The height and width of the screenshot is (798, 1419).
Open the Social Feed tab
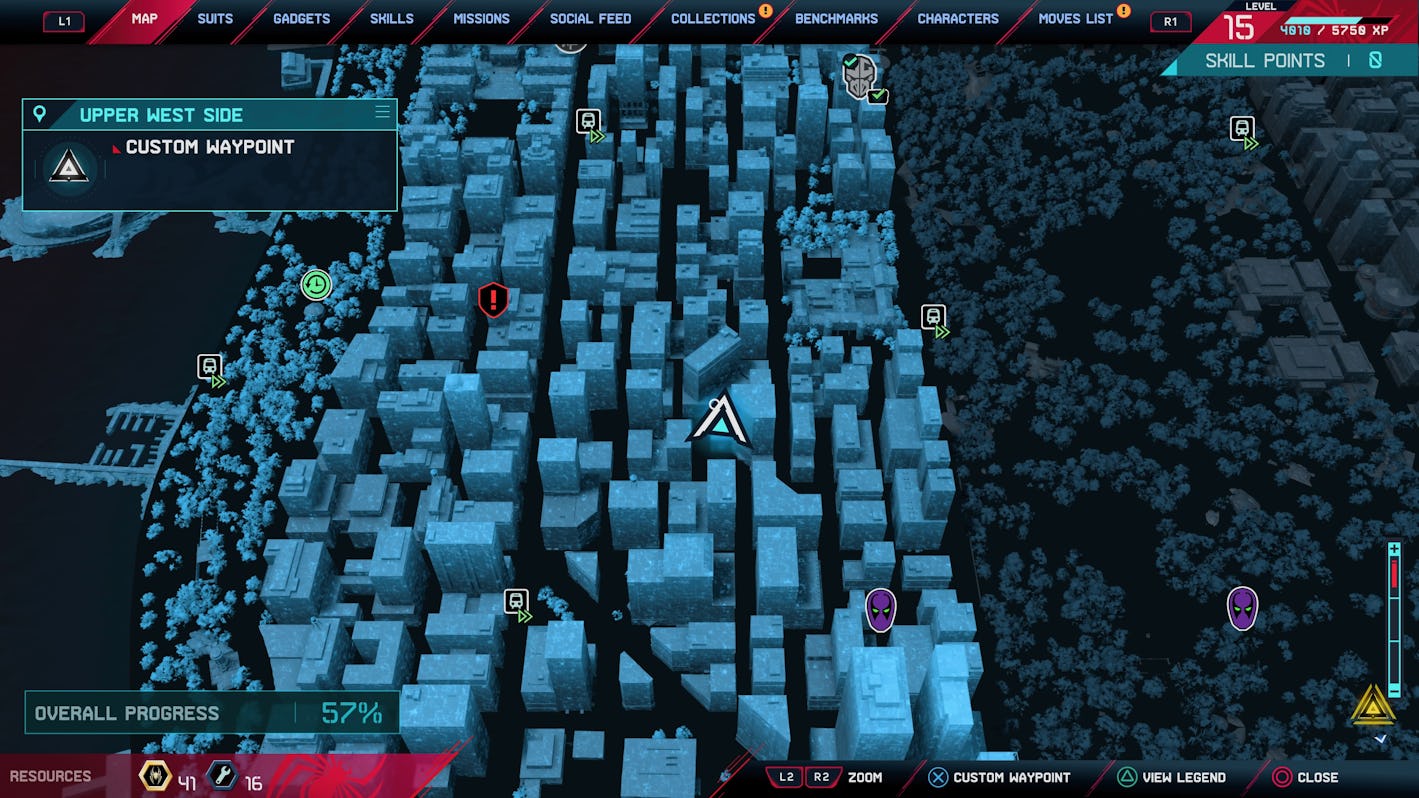point(590,19)
